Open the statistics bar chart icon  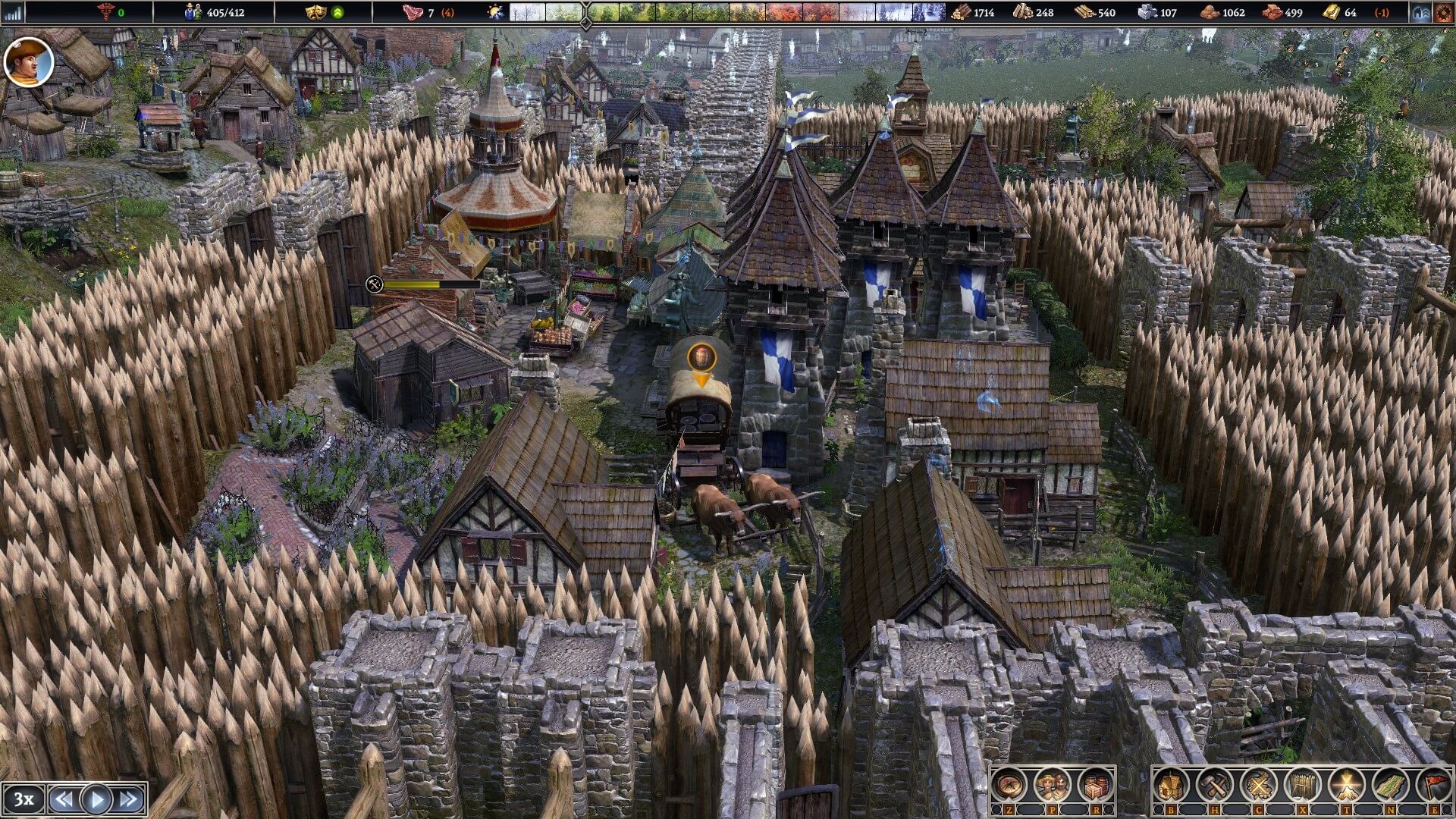click(x=13, y=12)
